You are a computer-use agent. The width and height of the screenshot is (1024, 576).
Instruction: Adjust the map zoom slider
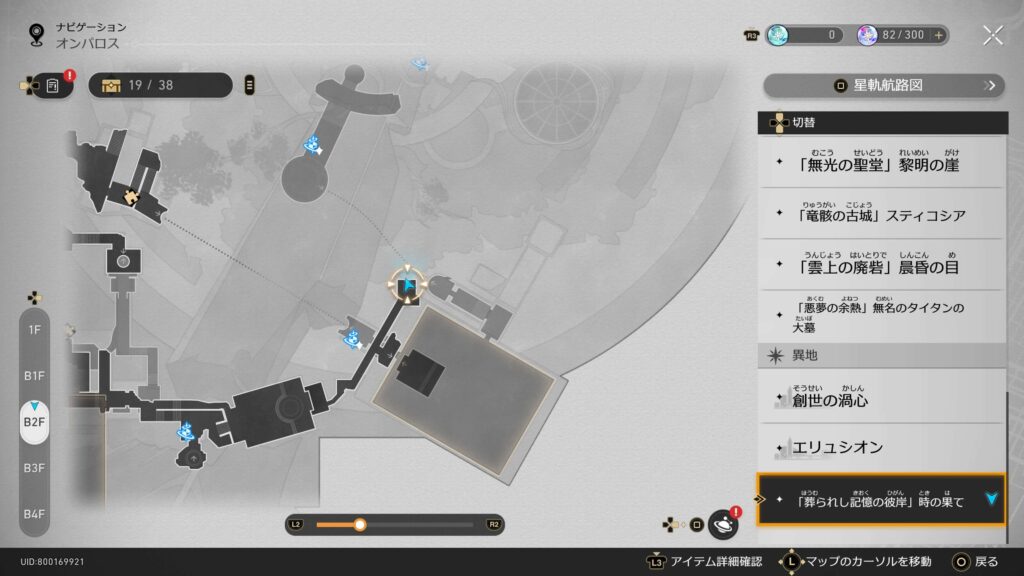pos(360,524)
